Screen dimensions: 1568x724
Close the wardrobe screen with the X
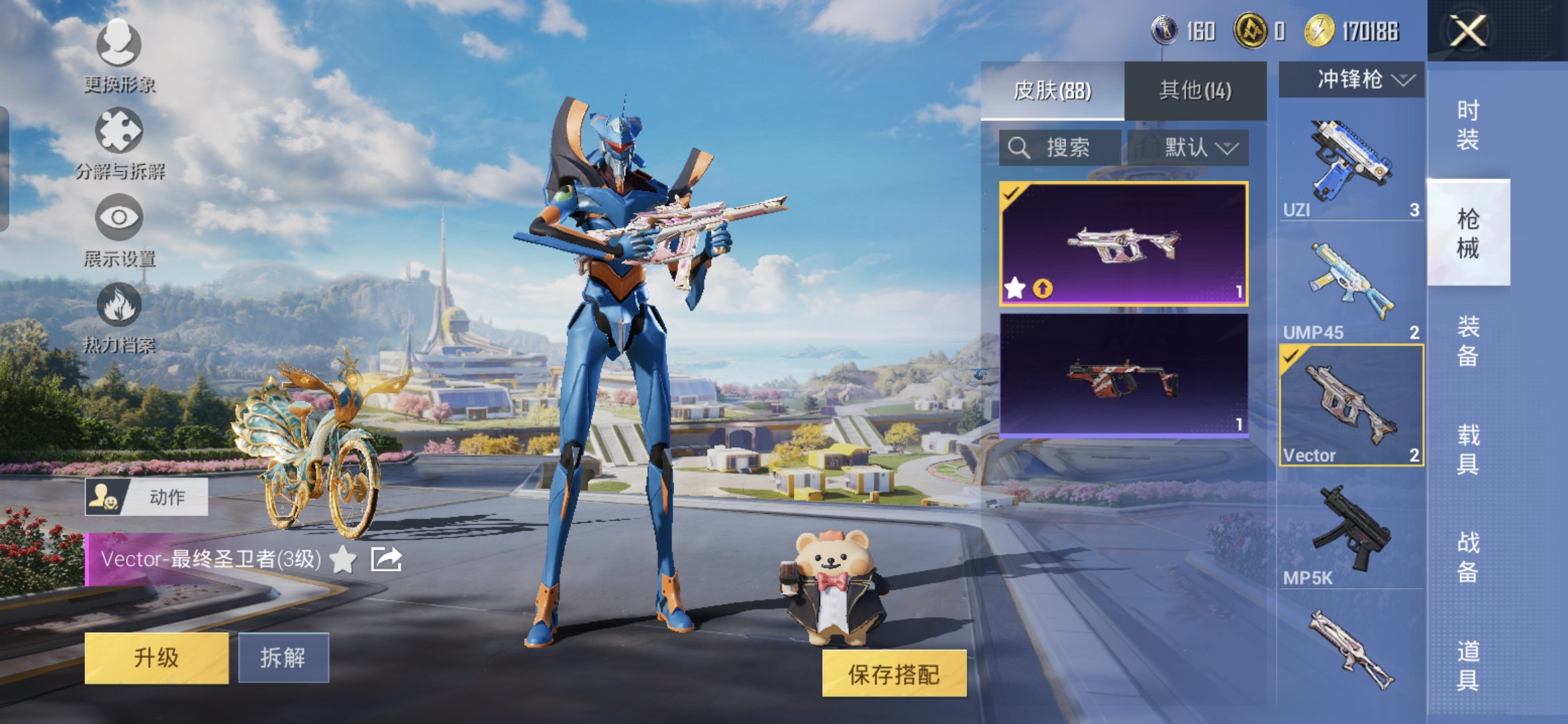tap(1467, 31)
